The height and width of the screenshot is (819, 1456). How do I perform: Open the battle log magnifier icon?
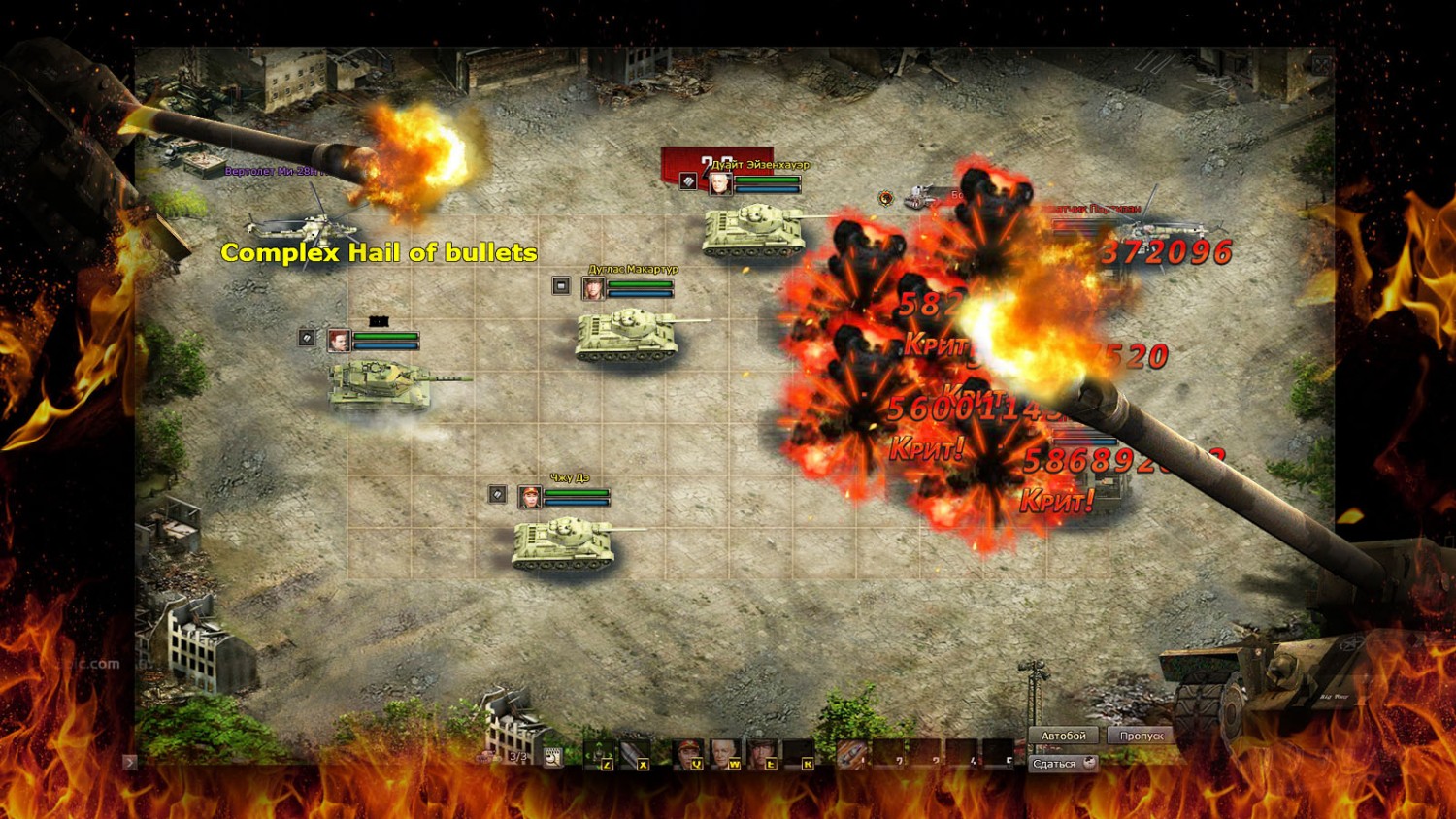point(552,757)
